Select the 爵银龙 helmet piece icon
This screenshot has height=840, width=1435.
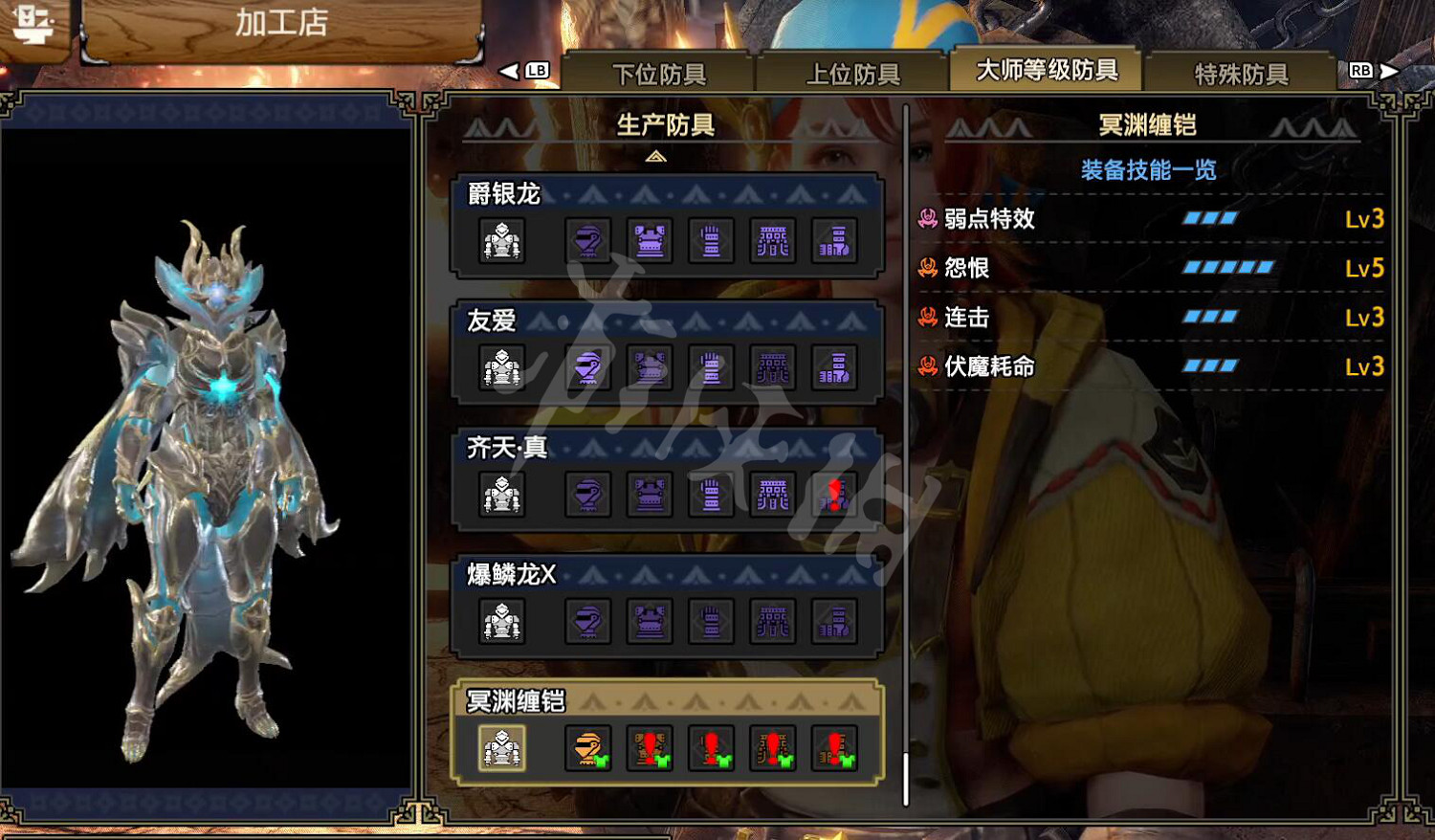[587, 242]
